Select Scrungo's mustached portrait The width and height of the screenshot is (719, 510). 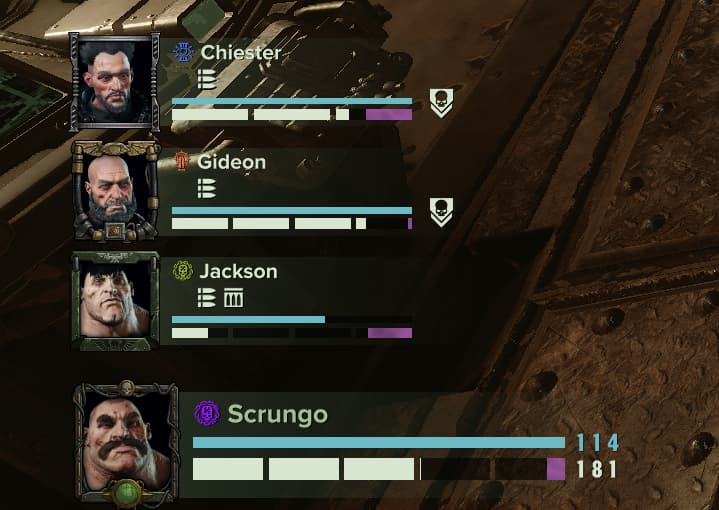tap(128, 440)
